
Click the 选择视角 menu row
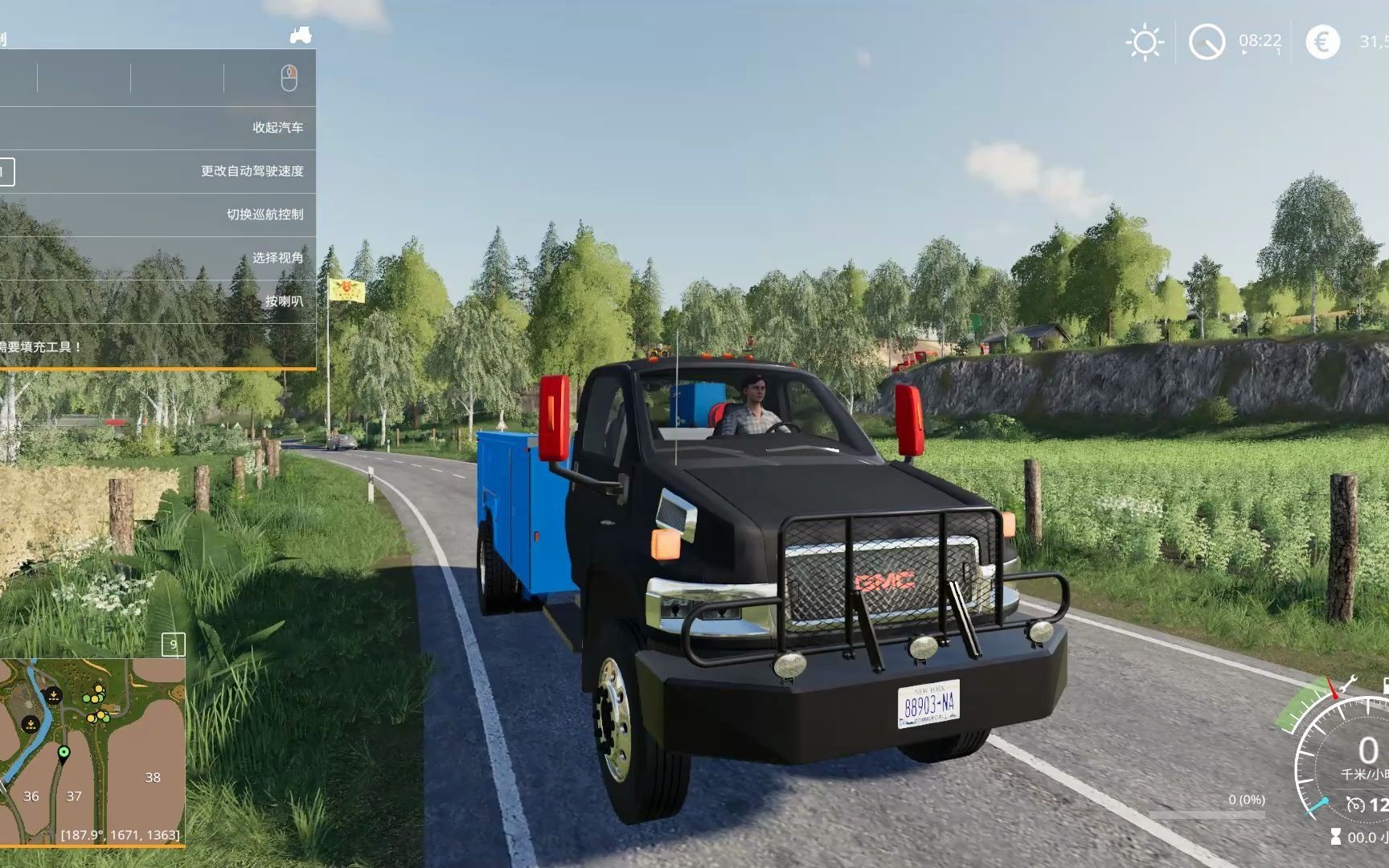point(277,258)
